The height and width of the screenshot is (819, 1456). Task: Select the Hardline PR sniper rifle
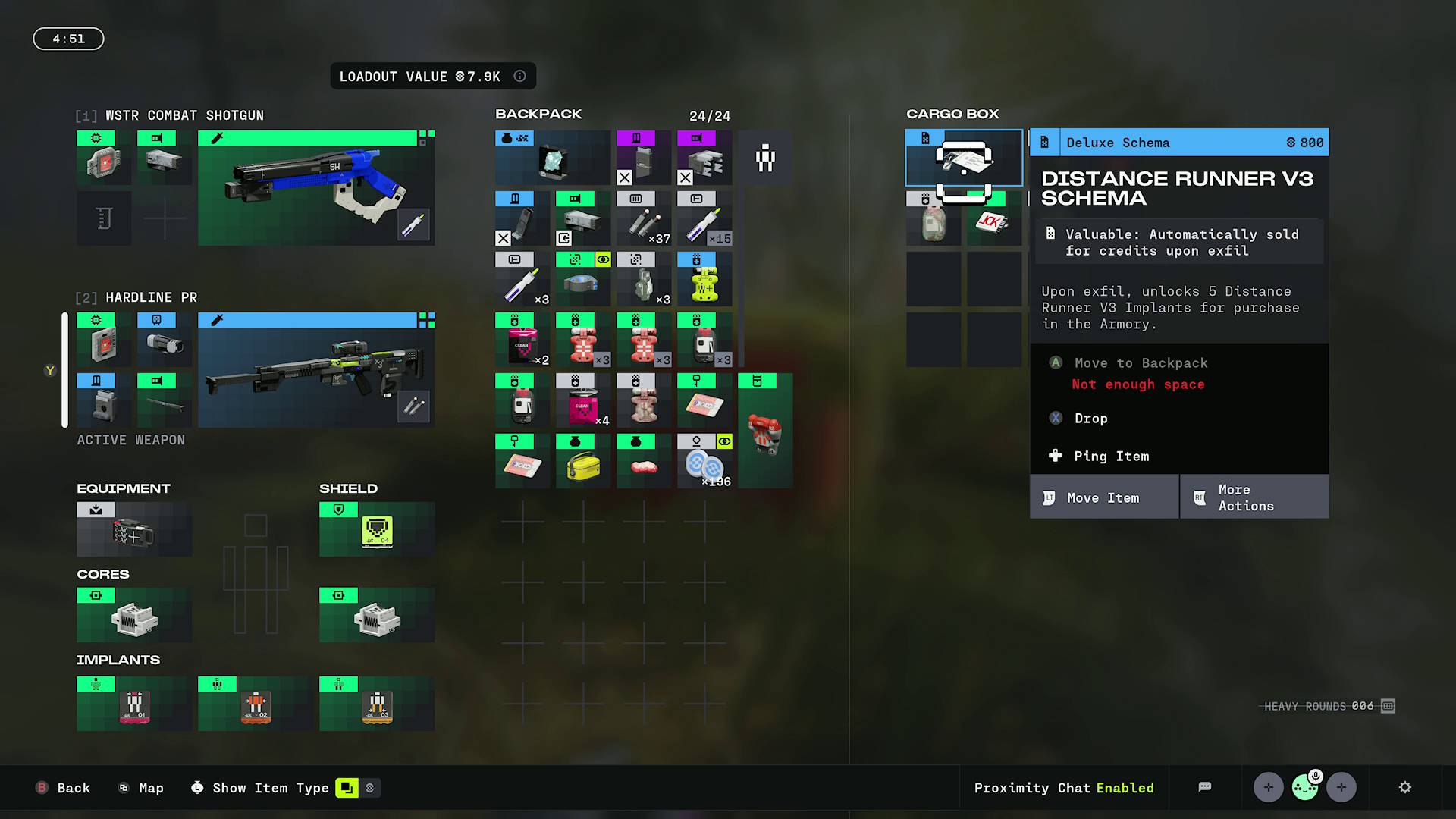[315, 369]
